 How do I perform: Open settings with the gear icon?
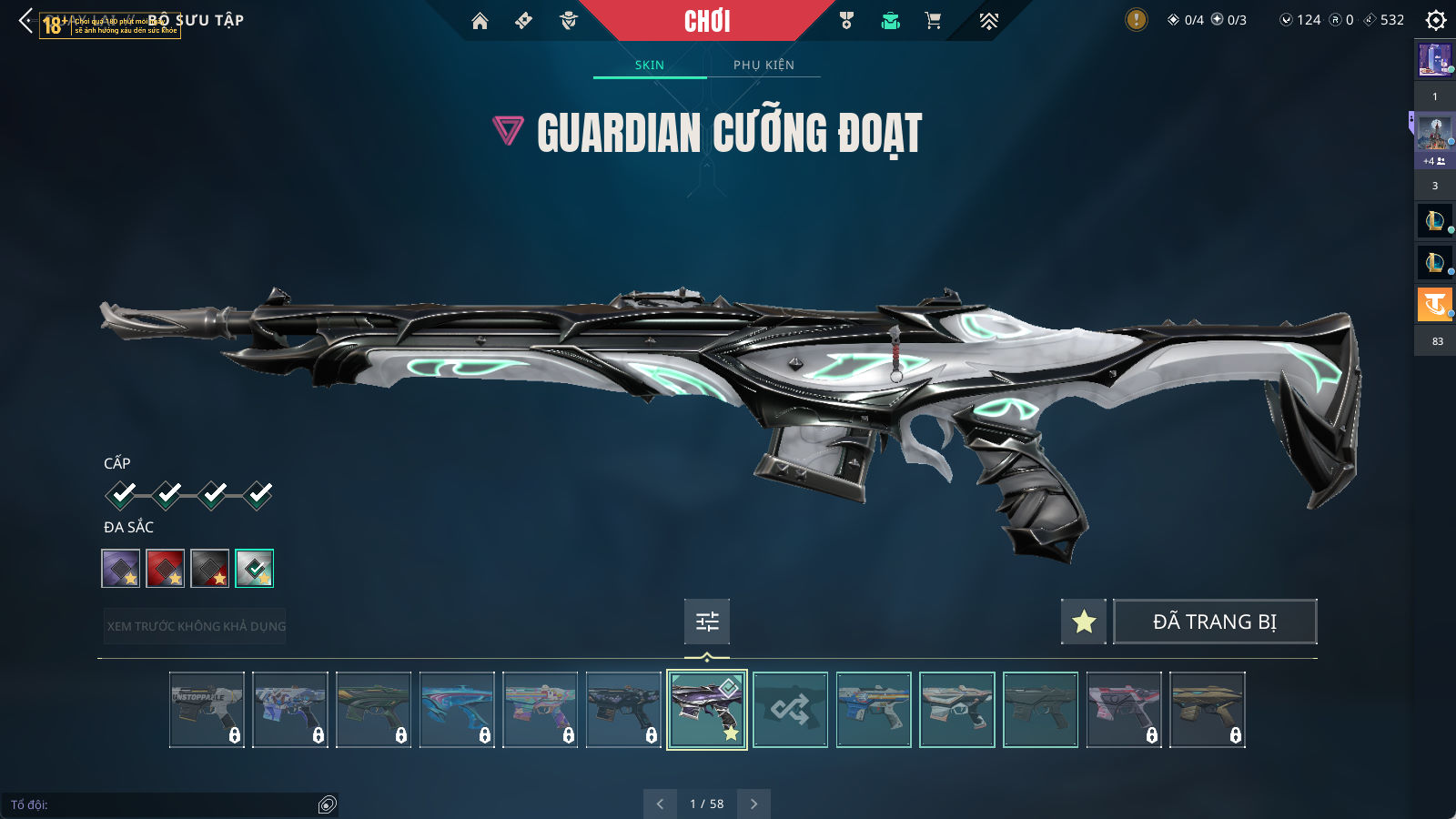click(x=1436, y=20)
